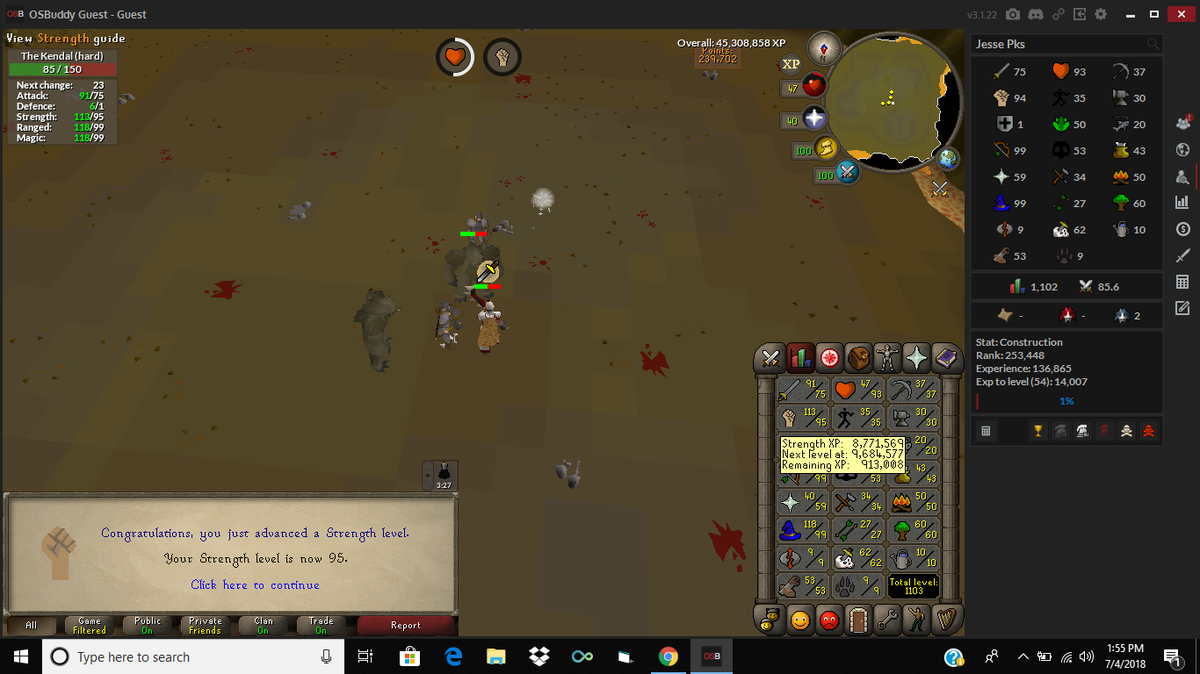Screen dimensions: 1200x674
Task: Click here to continue the level-up dialogue
Action: 255,585
